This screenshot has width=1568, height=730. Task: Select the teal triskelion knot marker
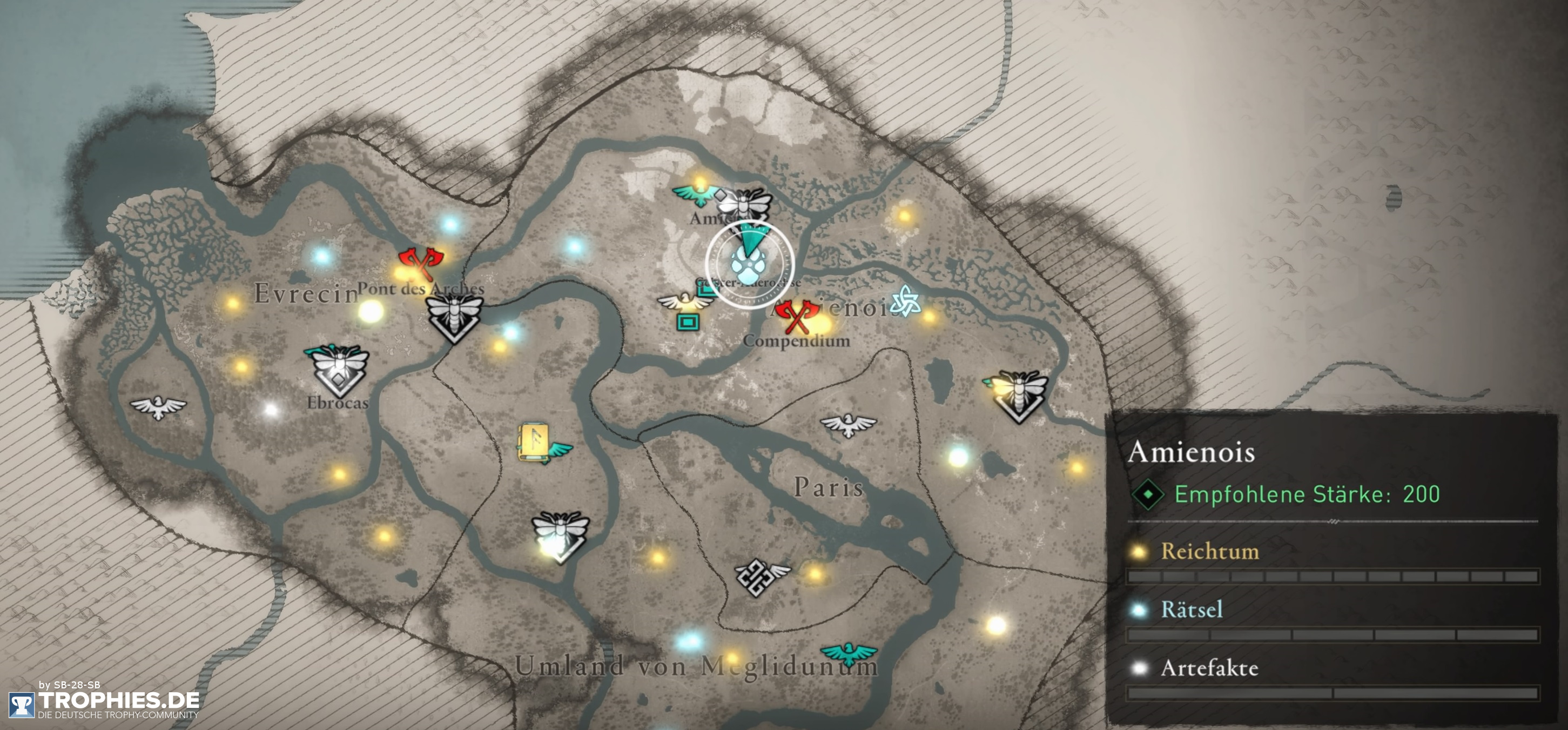pos(905,301)
